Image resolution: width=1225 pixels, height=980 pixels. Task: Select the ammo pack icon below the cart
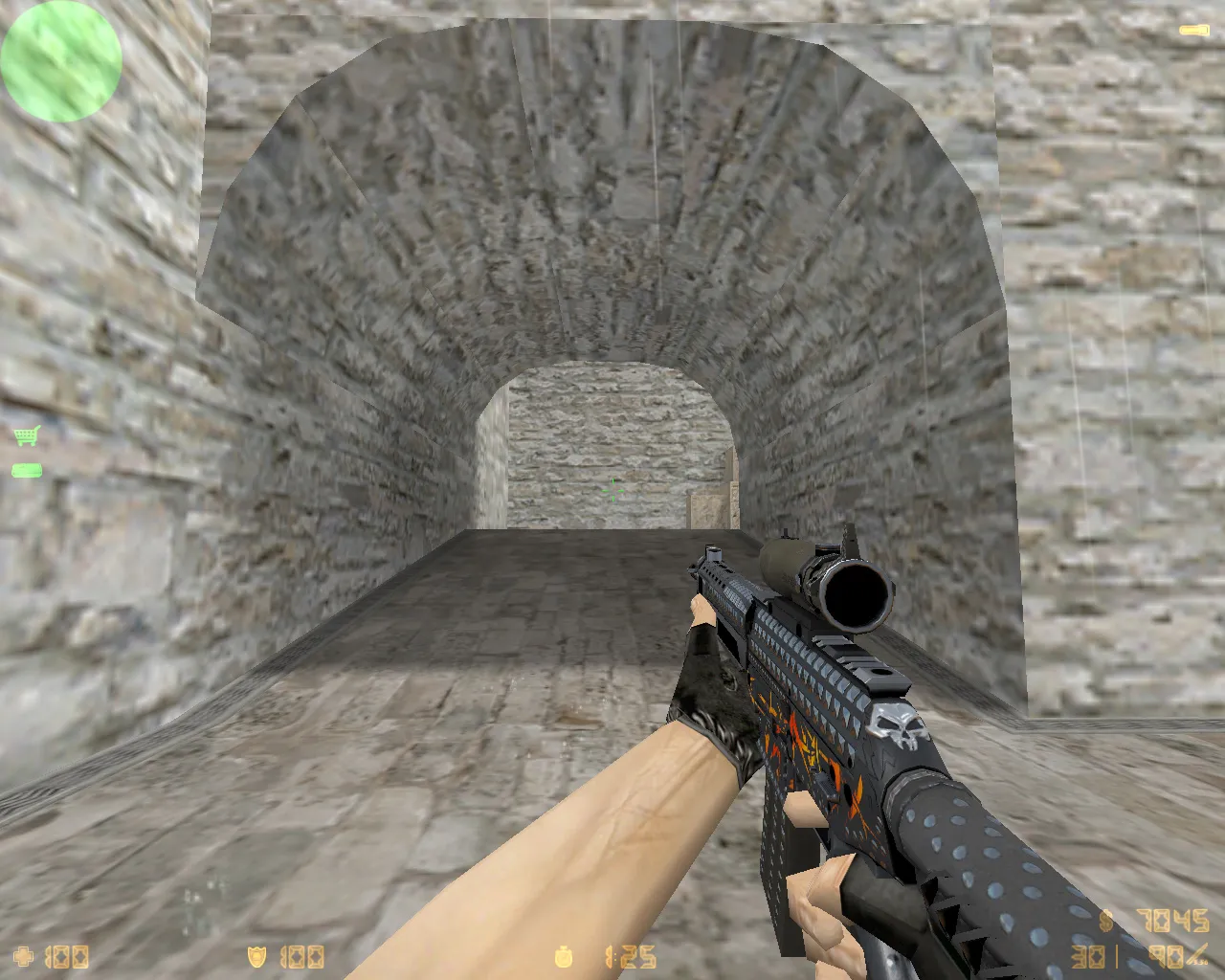coord(26,469)
